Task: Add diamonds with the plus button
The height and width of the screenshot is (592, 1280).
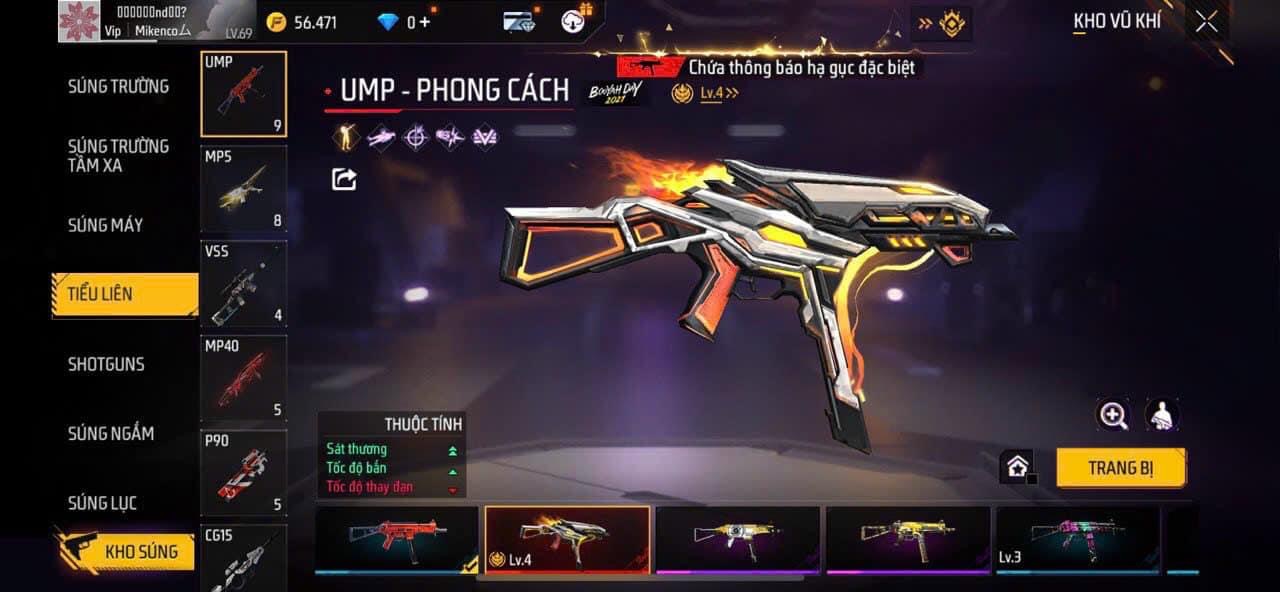Action: (425, 22)
